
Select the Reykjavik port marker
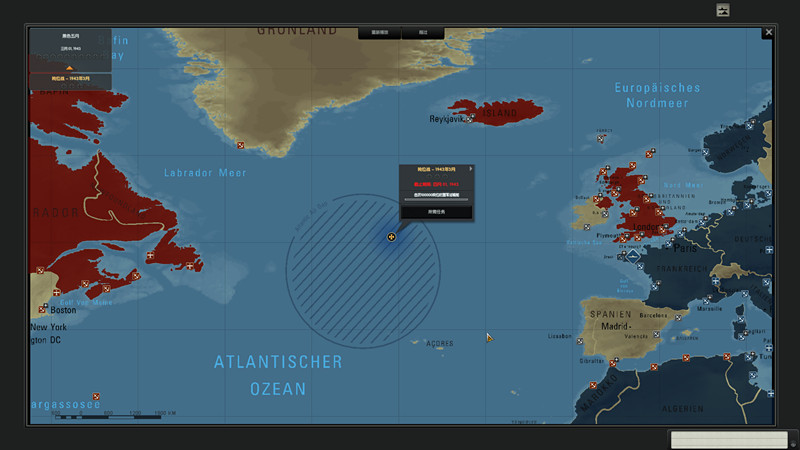tap(470, 119)
